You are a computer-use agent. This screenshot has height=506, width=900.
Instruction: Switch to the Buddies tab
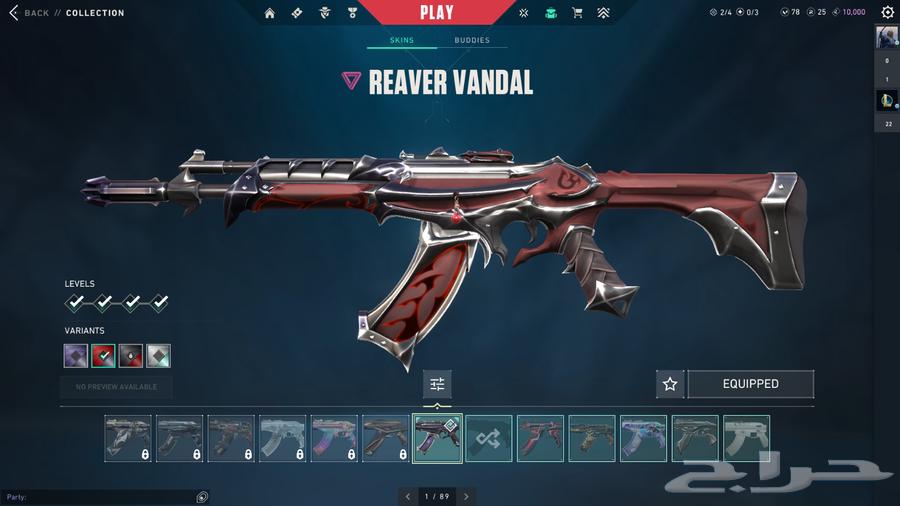(x=472, y=41)
